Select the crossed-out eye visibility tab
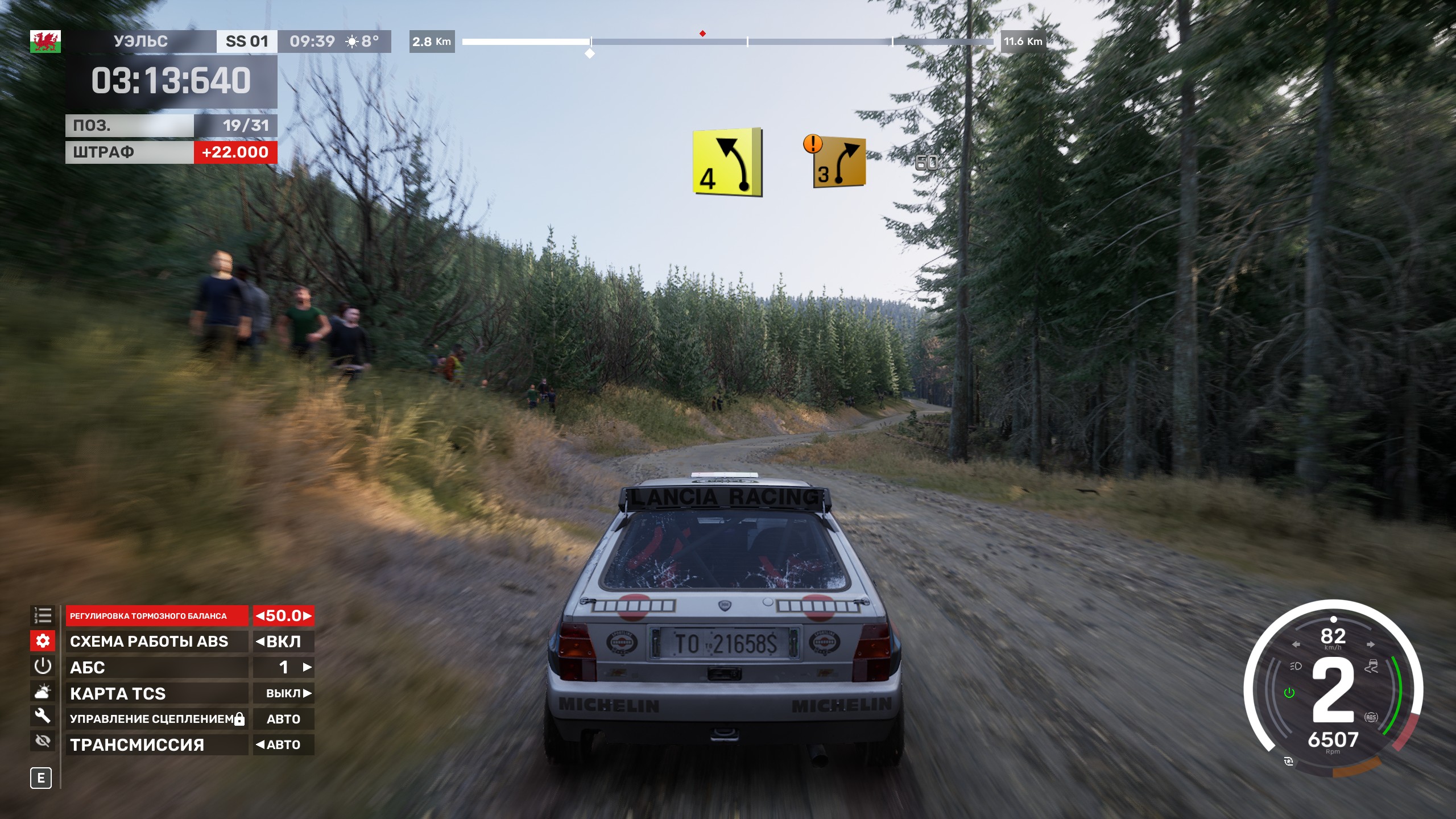1456x819 pixels. coord(43,741)
